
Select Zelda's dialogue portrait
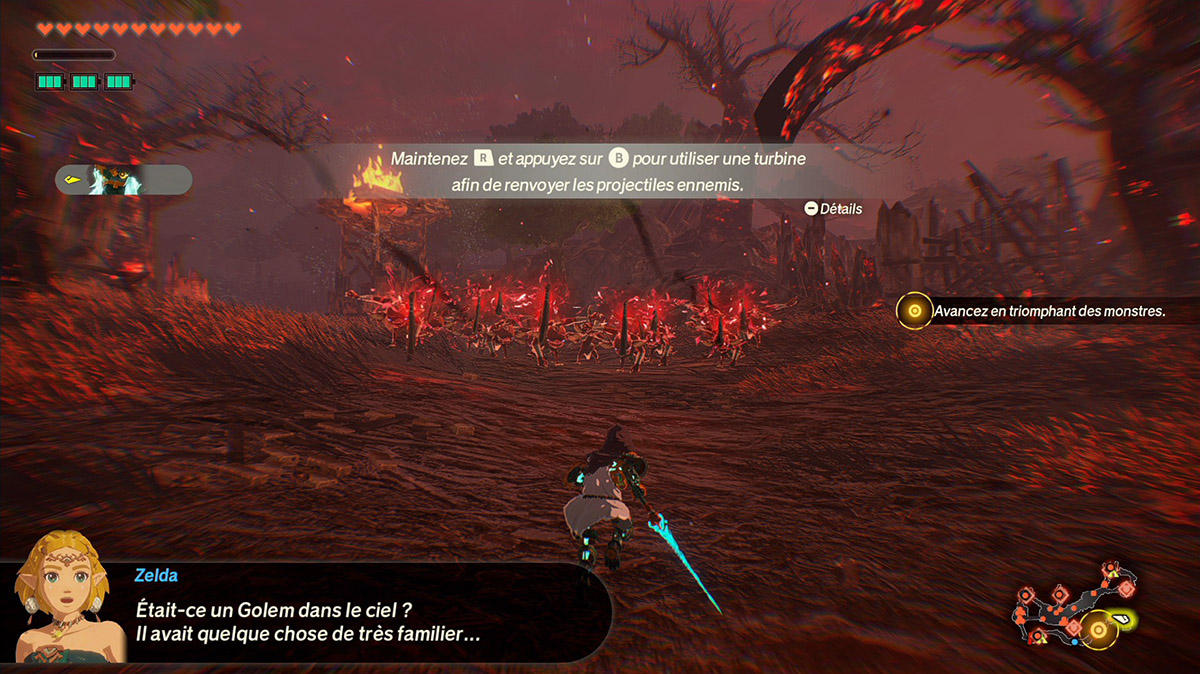62,596
